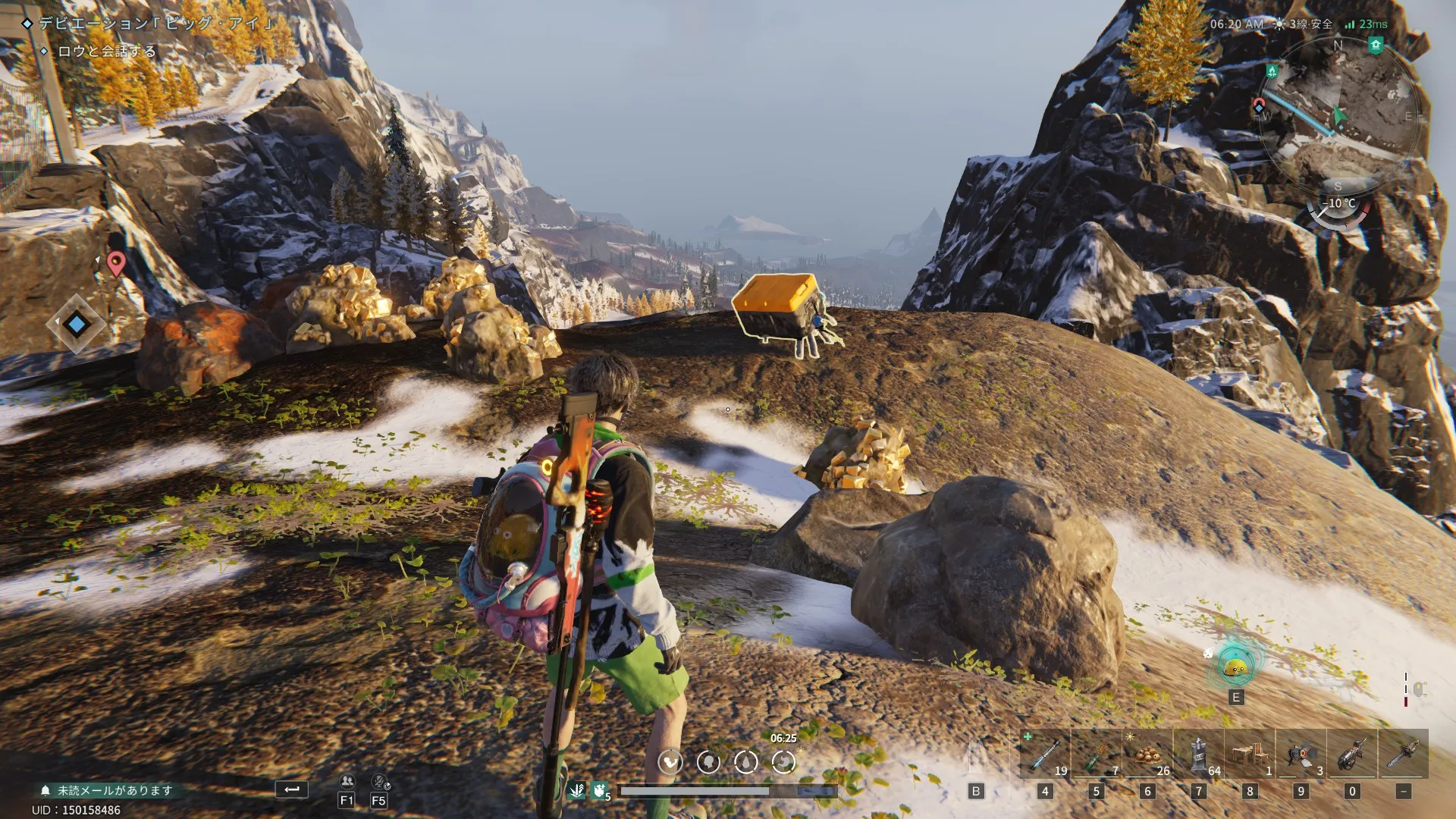Toggle the muted microphone icon

point(379,782)
